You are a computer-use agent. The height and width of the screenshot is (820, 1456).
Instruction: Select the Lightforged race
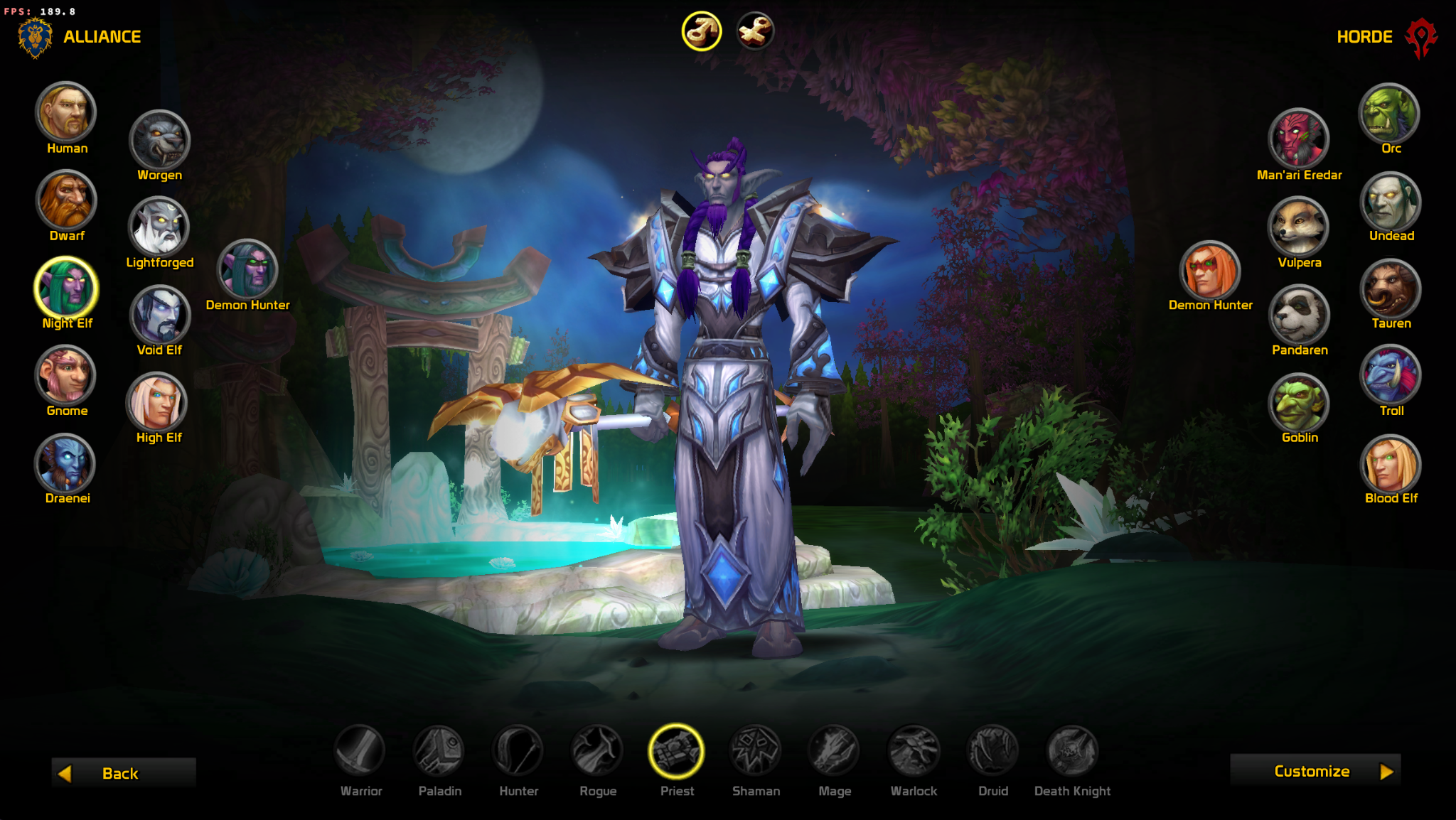click(159, 227)
